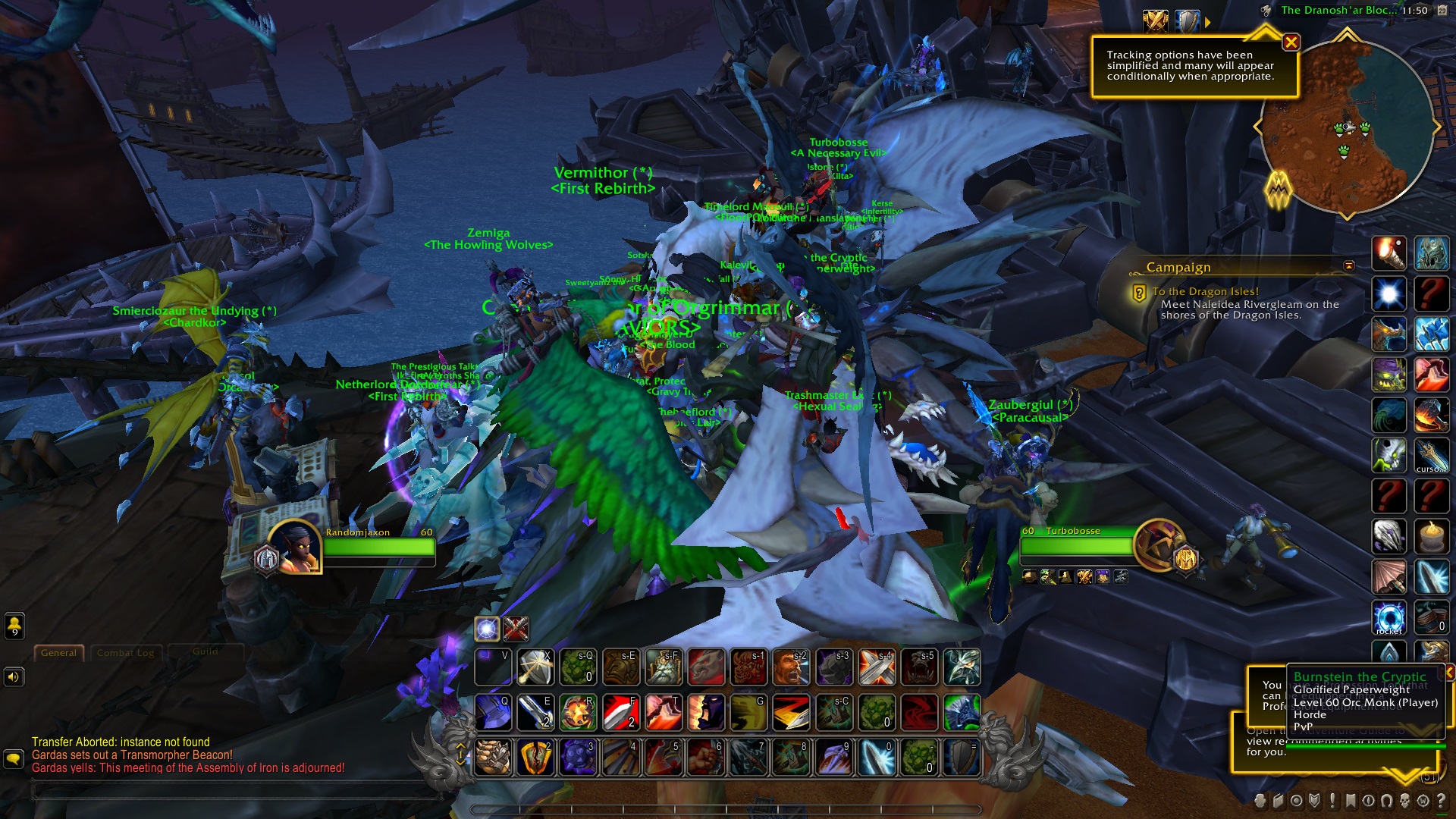Activate the crossed swords s-4 ability
Viewport: 1456px width, 819px height.
pos(877,667)
